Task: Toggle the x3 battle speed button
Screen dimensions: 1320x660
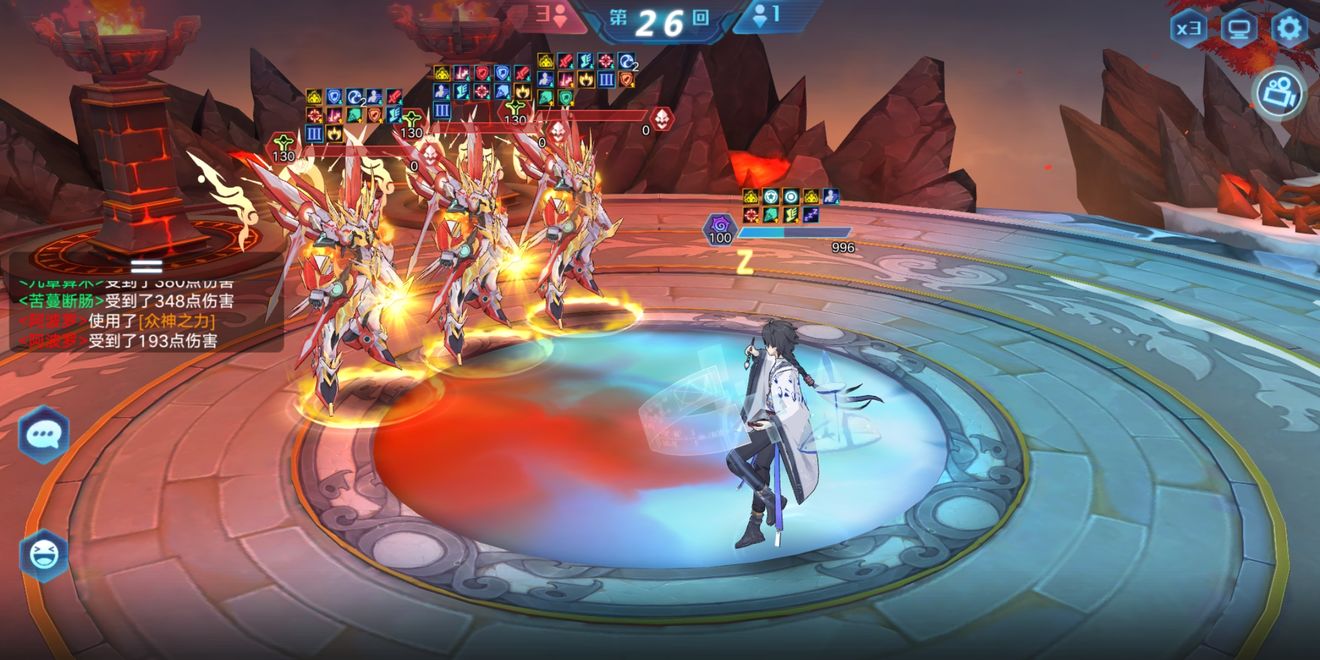Action: click(x=1189, y=28)
